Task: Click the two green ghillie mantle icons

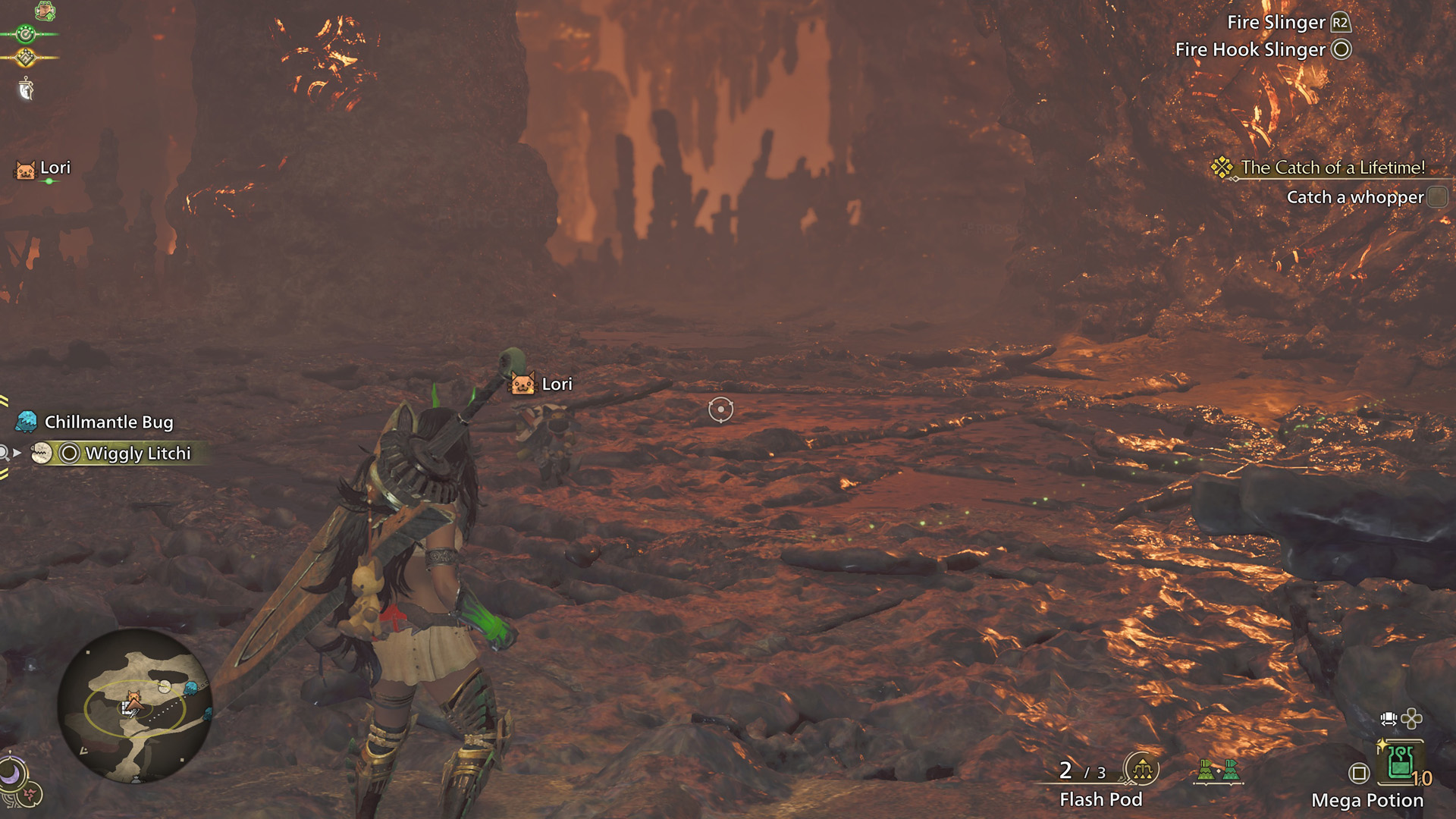Action: click(1218, 770)
